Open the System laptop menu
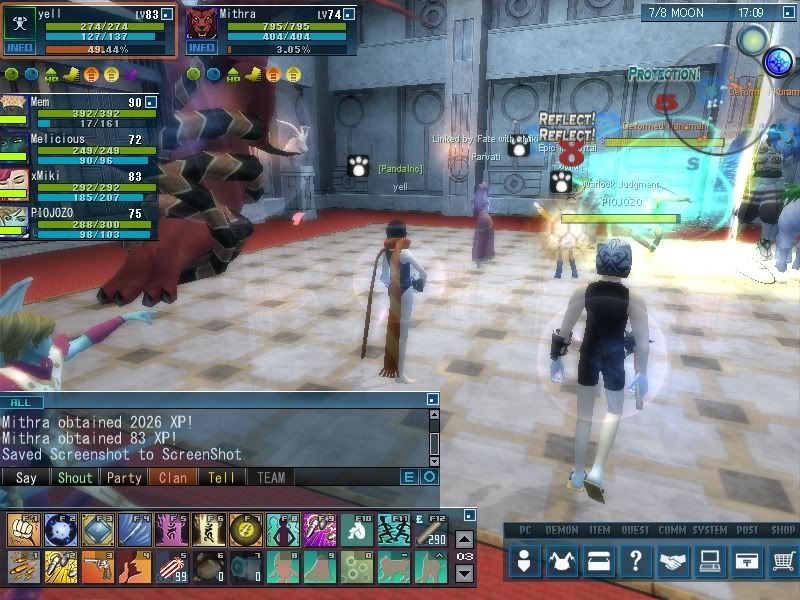 coord(709,562)
